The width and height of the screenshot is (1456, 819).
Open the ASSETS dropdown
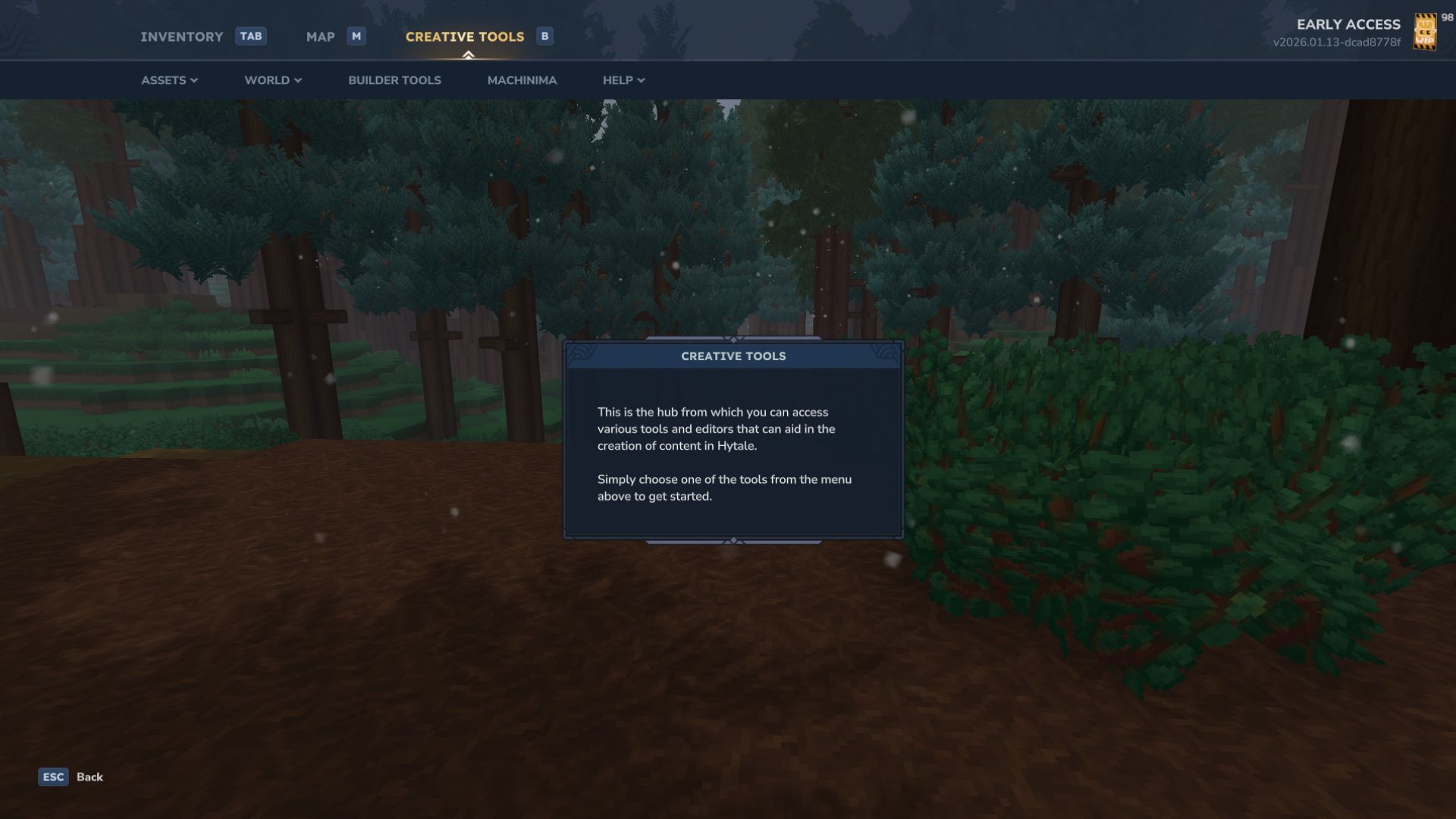point(169,80)
